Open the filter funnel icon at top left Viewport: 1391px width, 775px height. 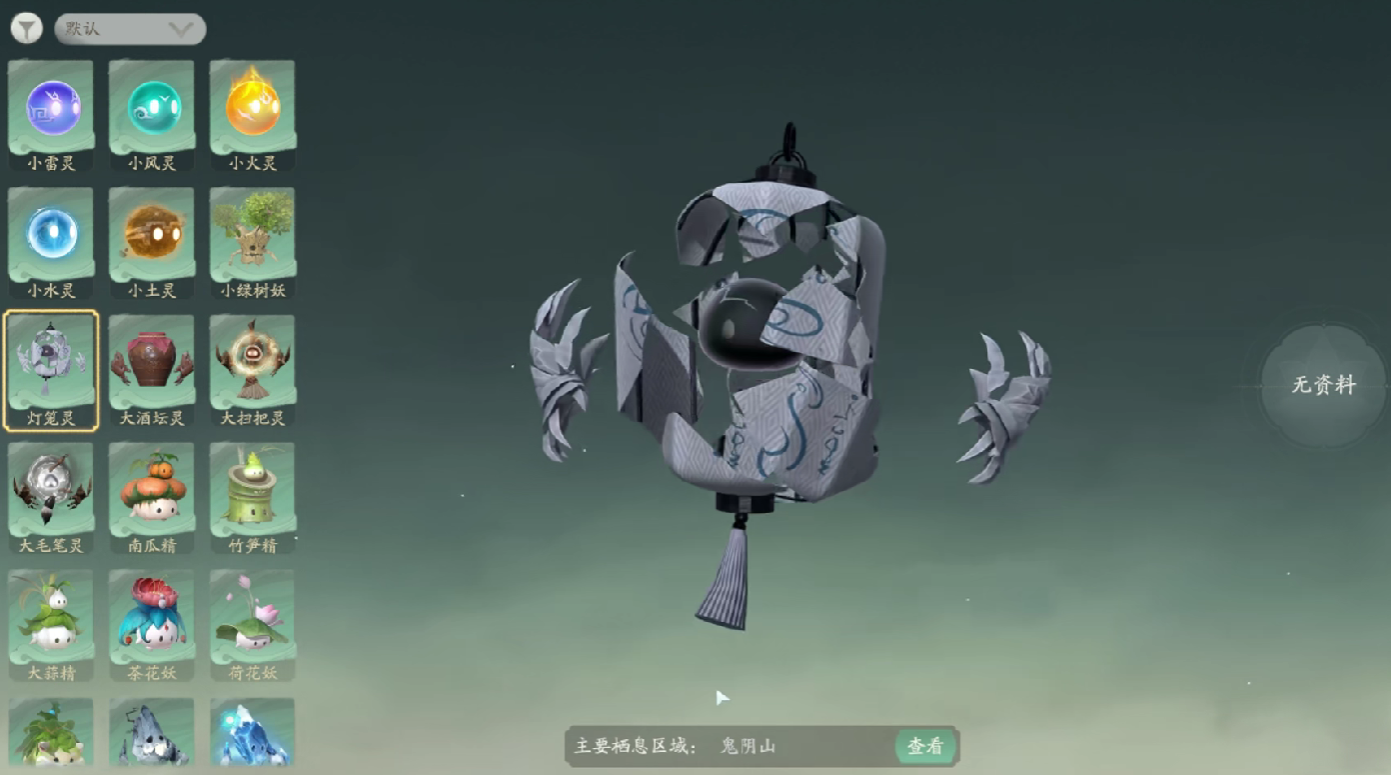pyautogui.click(x=28, y=27)
